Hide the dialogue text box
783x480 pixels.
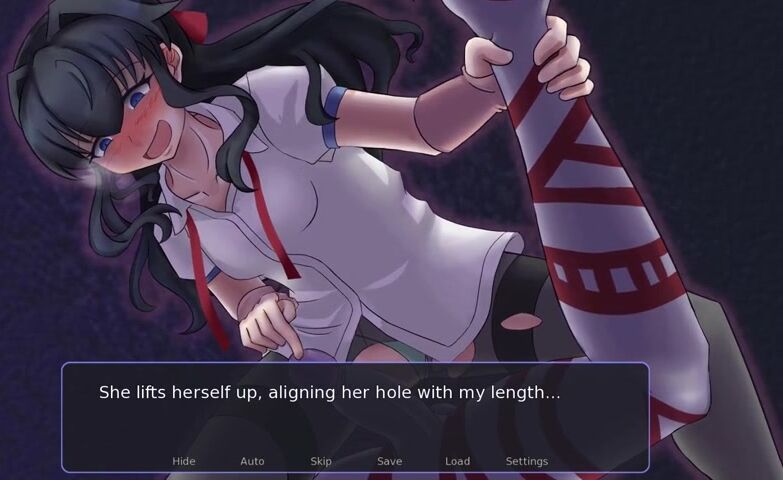coord(184,461)
